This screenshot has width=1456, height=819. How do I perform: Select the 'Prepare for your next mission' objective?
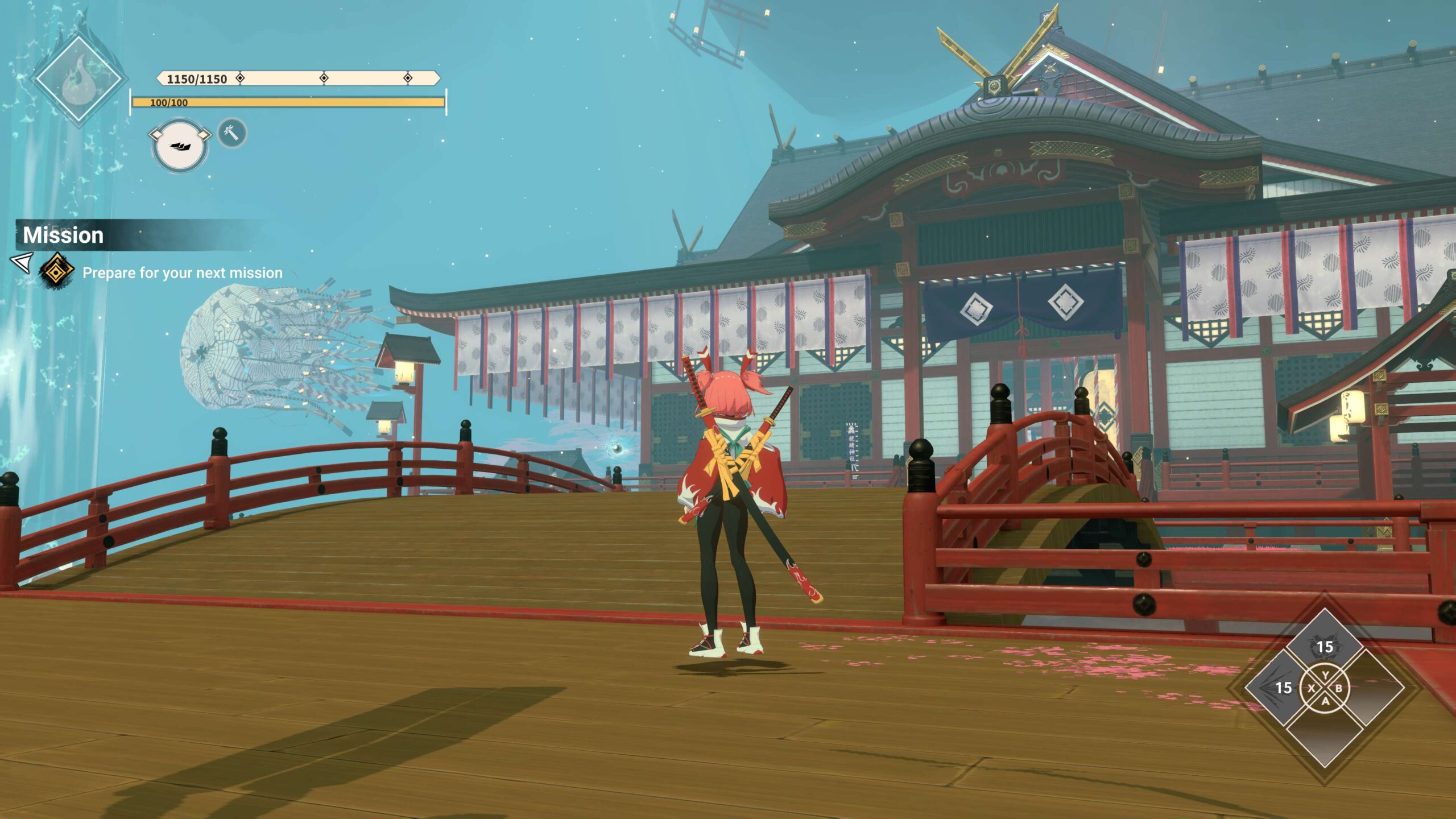(182, 273)
